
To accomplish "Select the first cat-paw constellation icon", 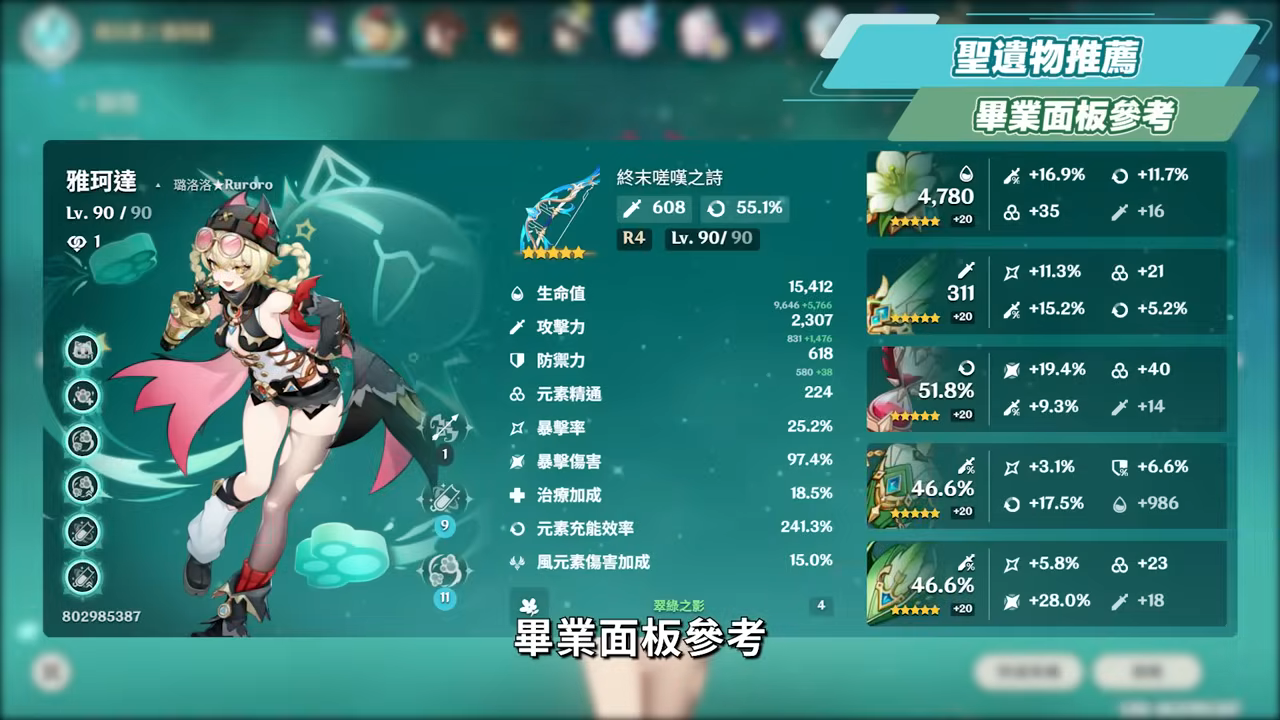I will tap(83, 352).
